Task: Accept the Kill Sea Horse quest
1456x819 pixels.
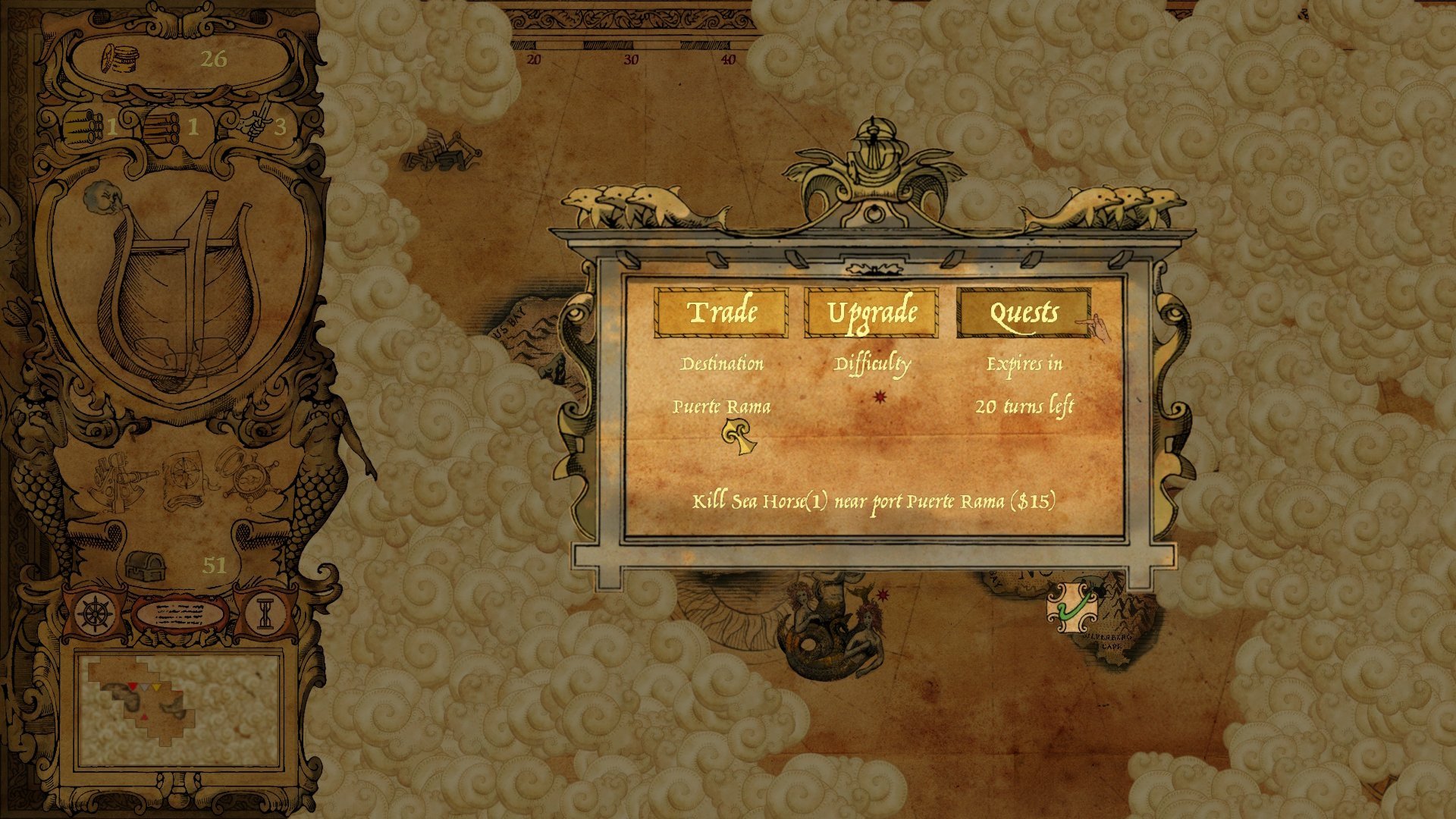Action: (x=873, y=501)
